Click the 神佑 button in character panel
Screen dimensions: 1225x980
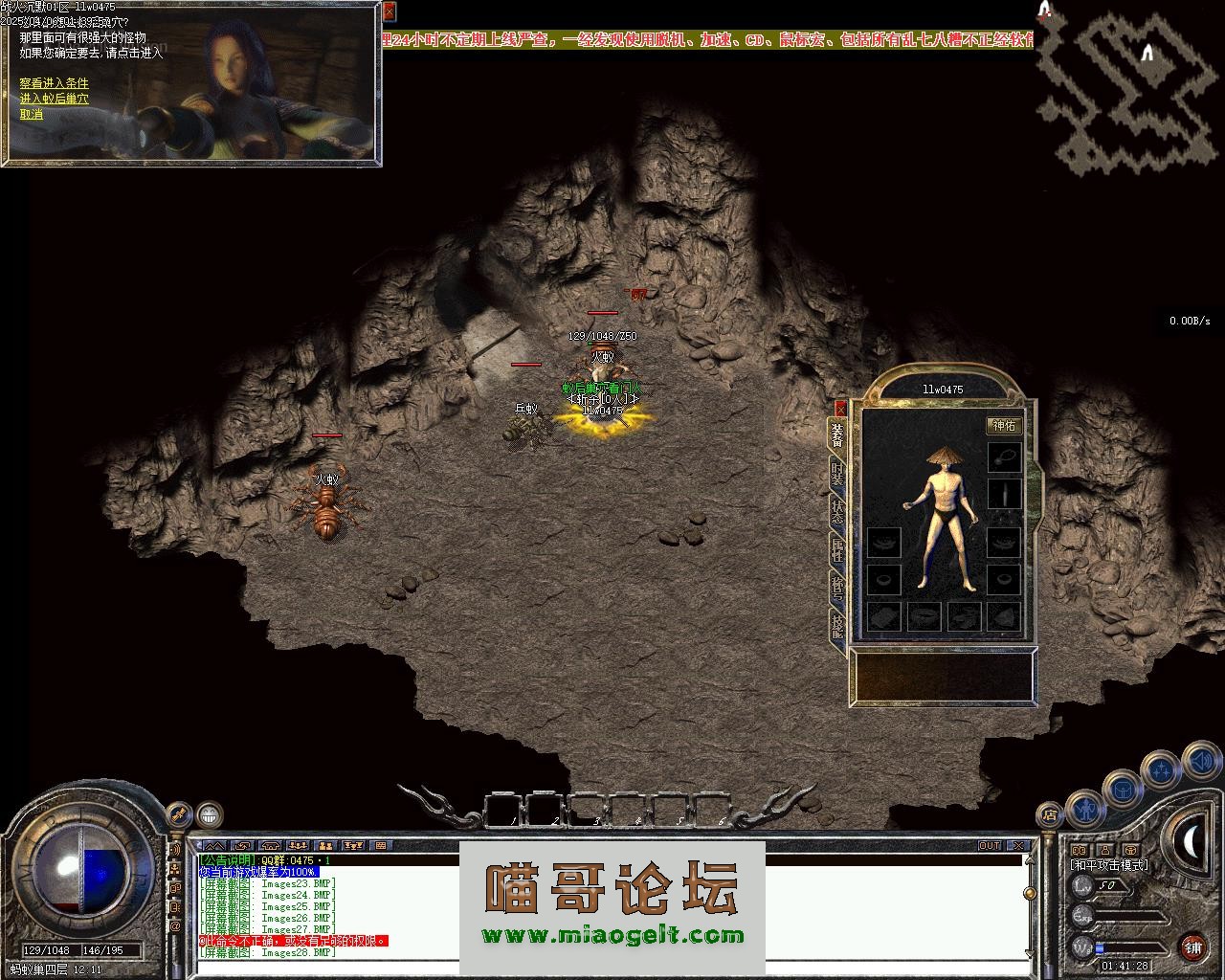pos(1004,426)
